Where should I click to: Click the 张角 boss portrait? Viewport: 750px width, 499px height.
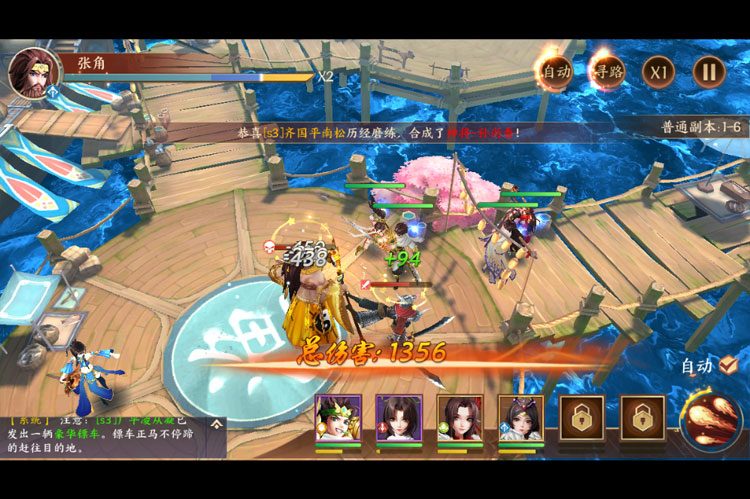click(x=32, y=72)
